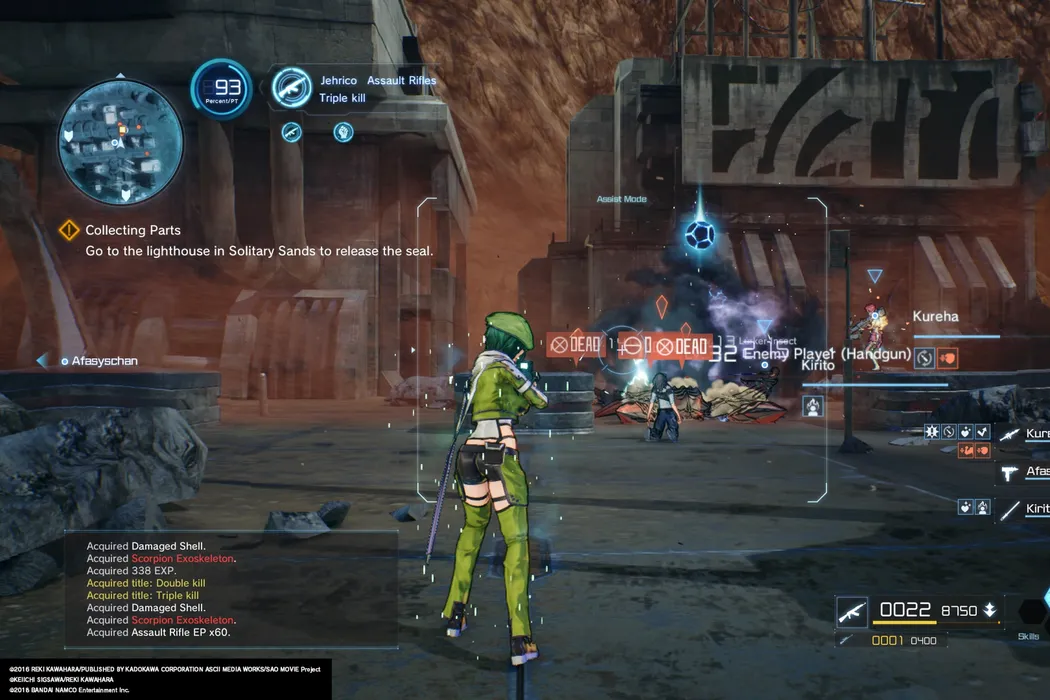
Task: Click the flame status icon under Kirito's nameplate
Action: pos(812,405)
